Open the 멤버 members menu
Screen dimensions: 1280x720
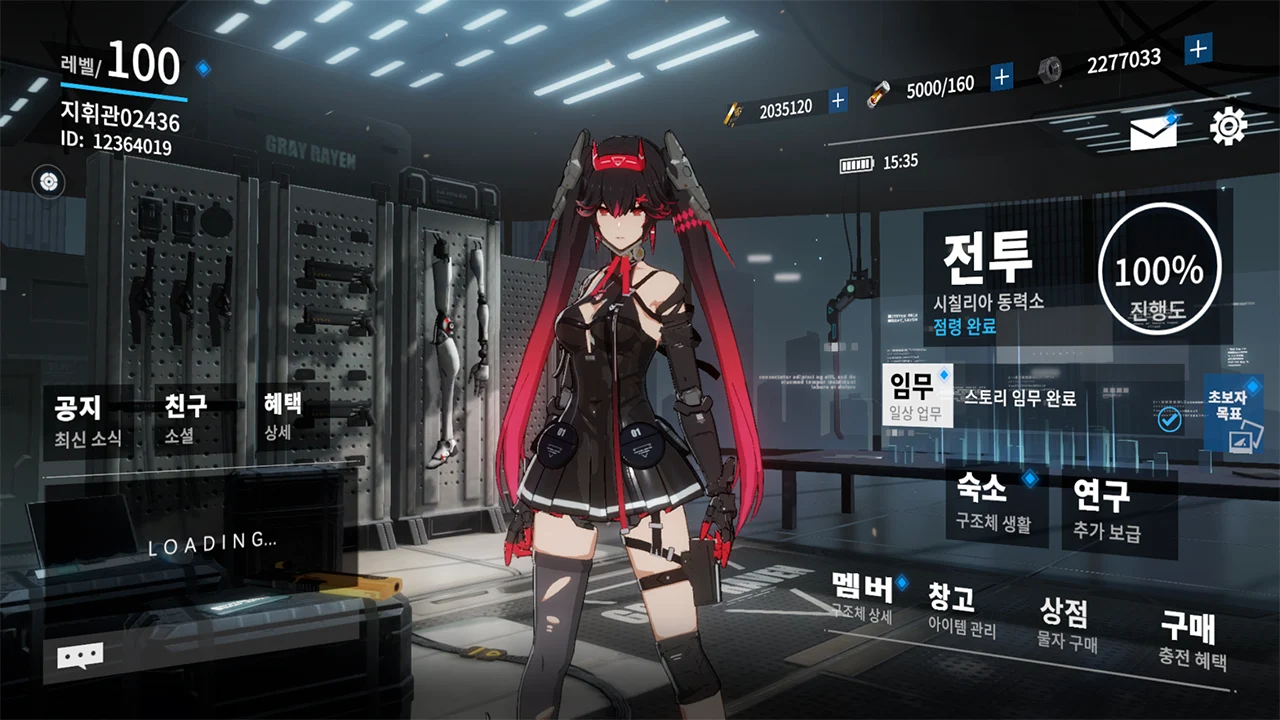[x=863, y=598]
